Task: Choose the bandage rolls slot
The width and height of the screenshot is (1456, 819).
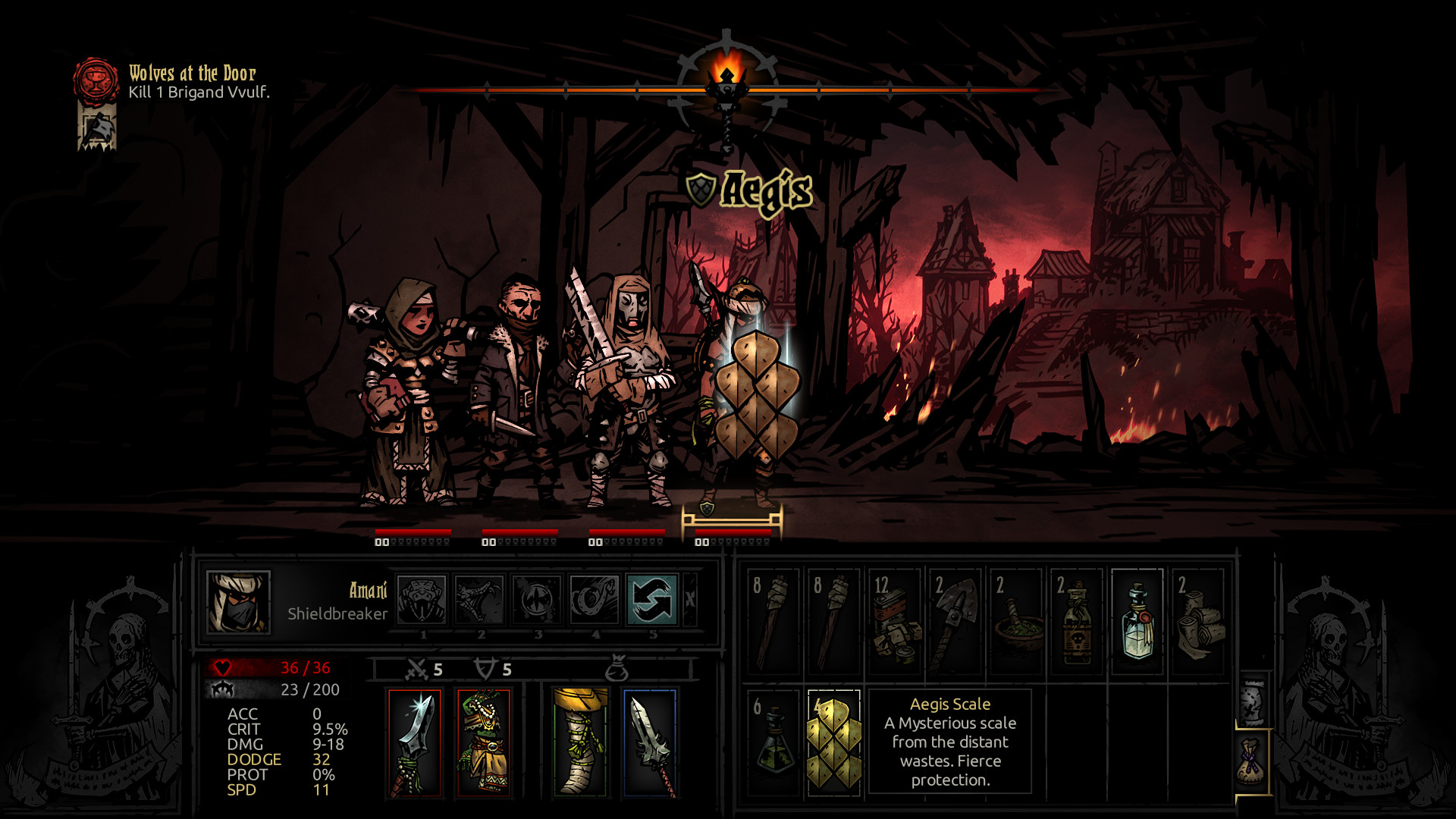Action: [x=1197, y=621]
